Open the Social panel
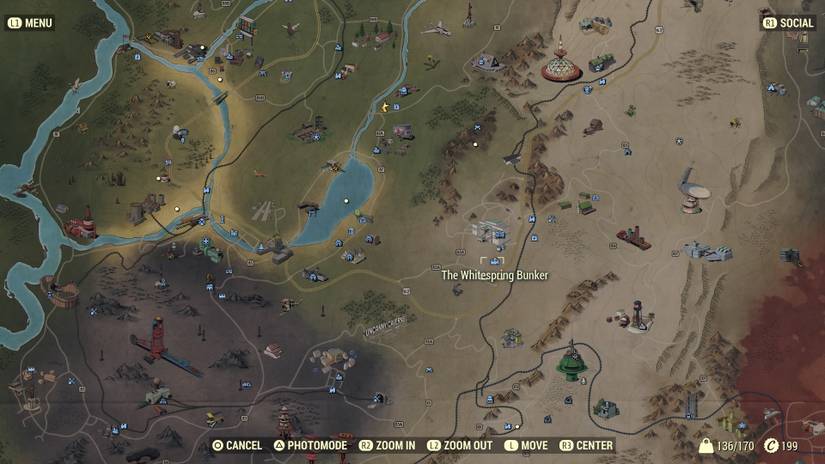Viewport: 825px width, 464px height. [x=790, y=23]
